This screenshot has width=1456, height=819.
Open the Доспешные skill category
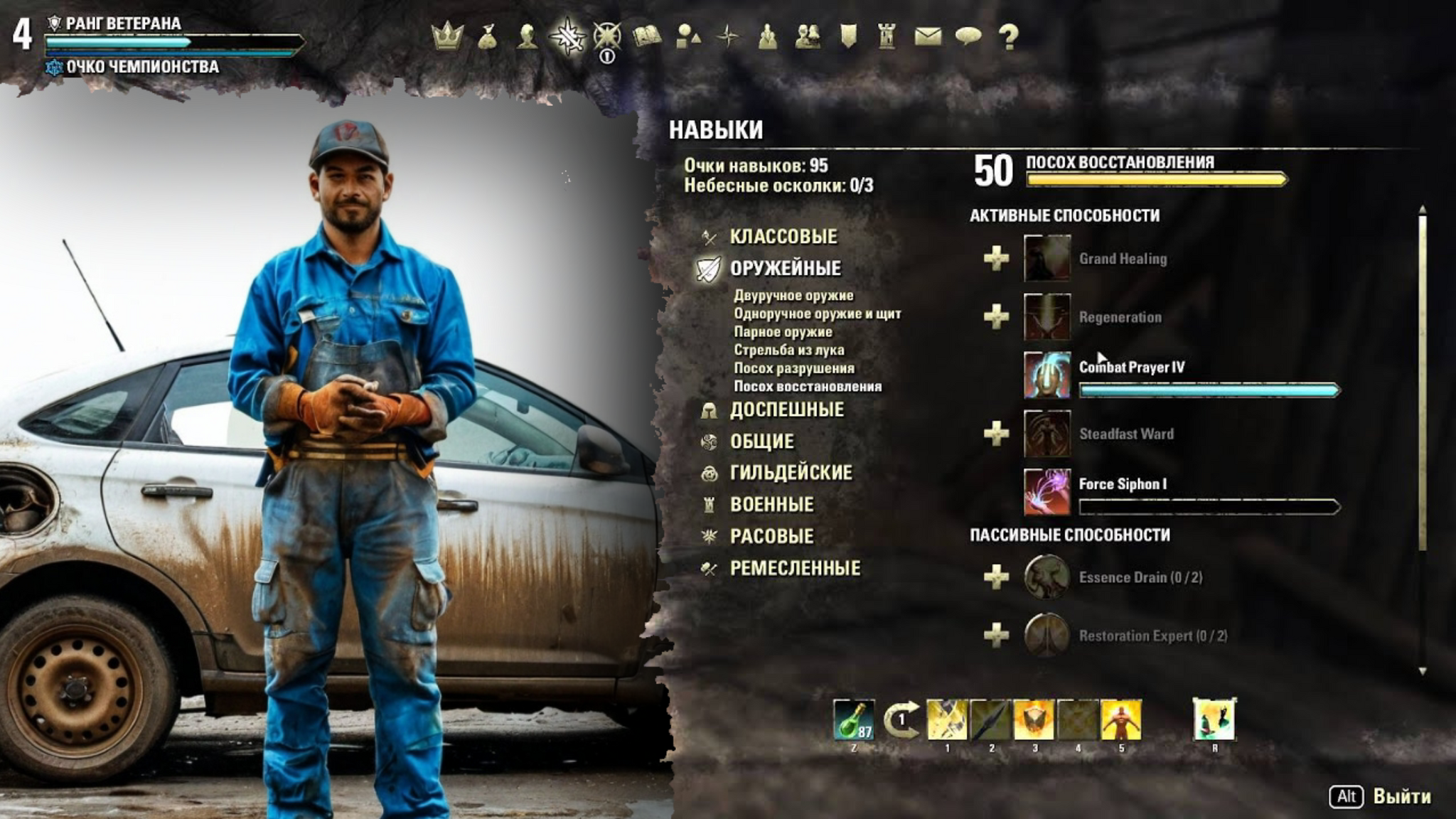[786, 410]
